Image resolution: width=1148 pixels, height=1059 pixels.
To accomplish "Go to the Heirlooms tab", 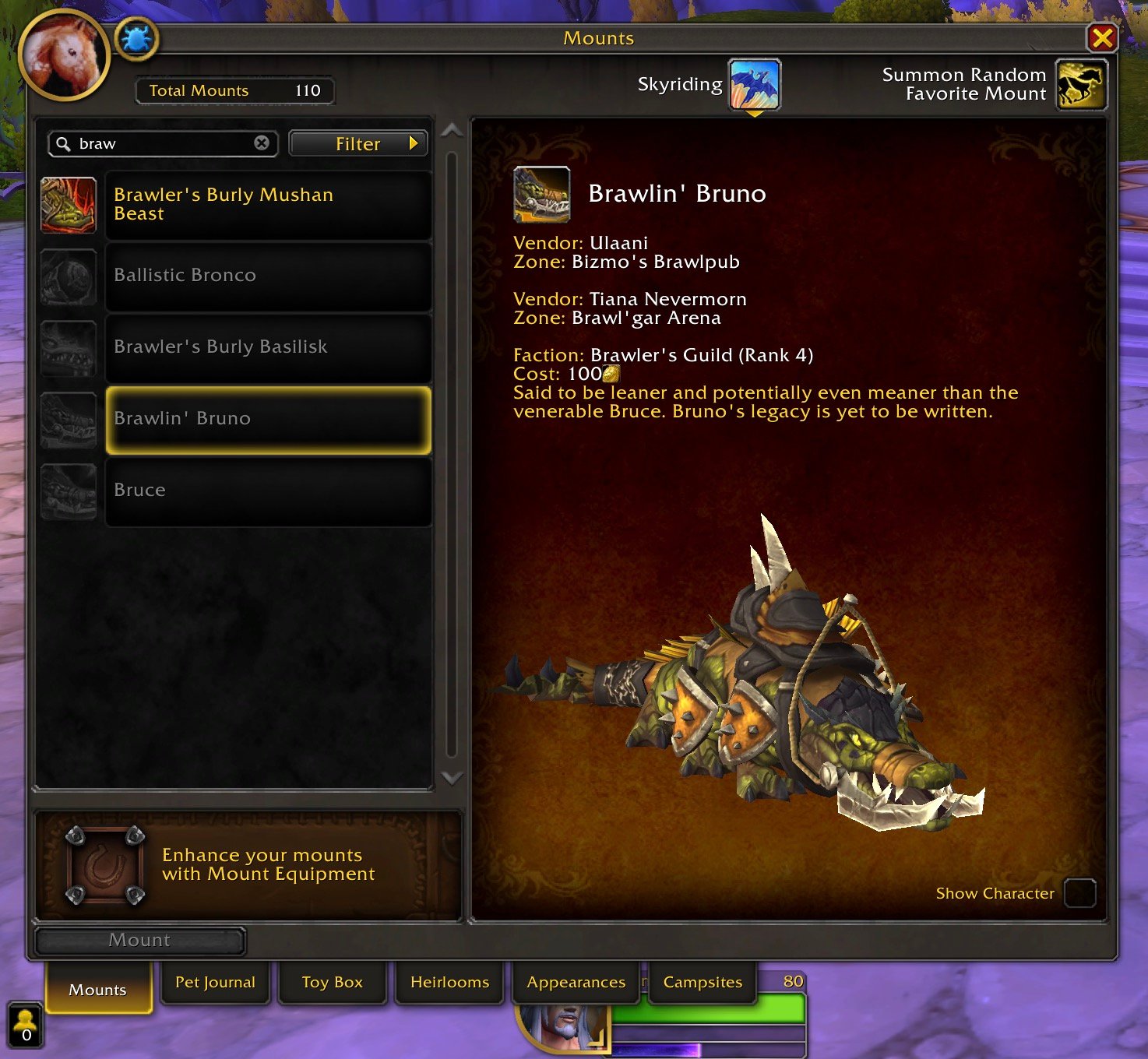I will tap(449, 982).
